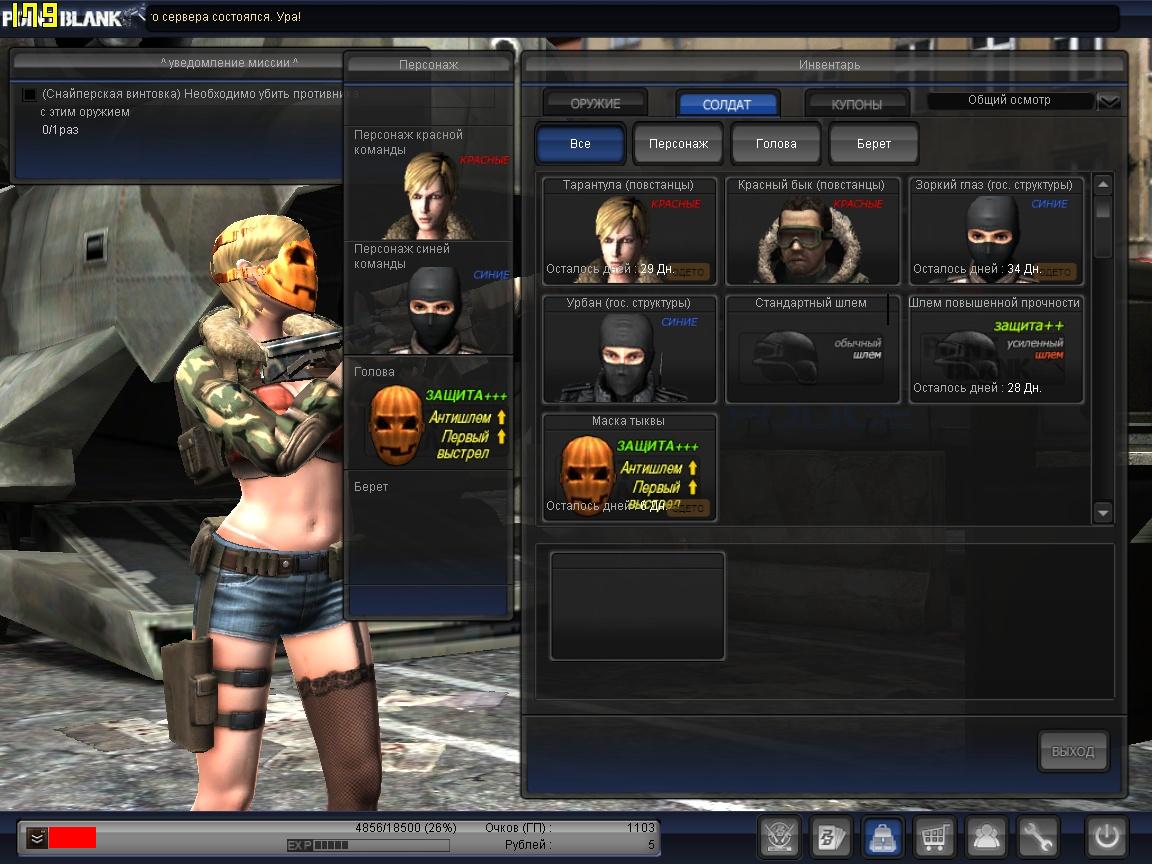
Task: Click the ВЫХОД button
Action: click(1073, 751)
